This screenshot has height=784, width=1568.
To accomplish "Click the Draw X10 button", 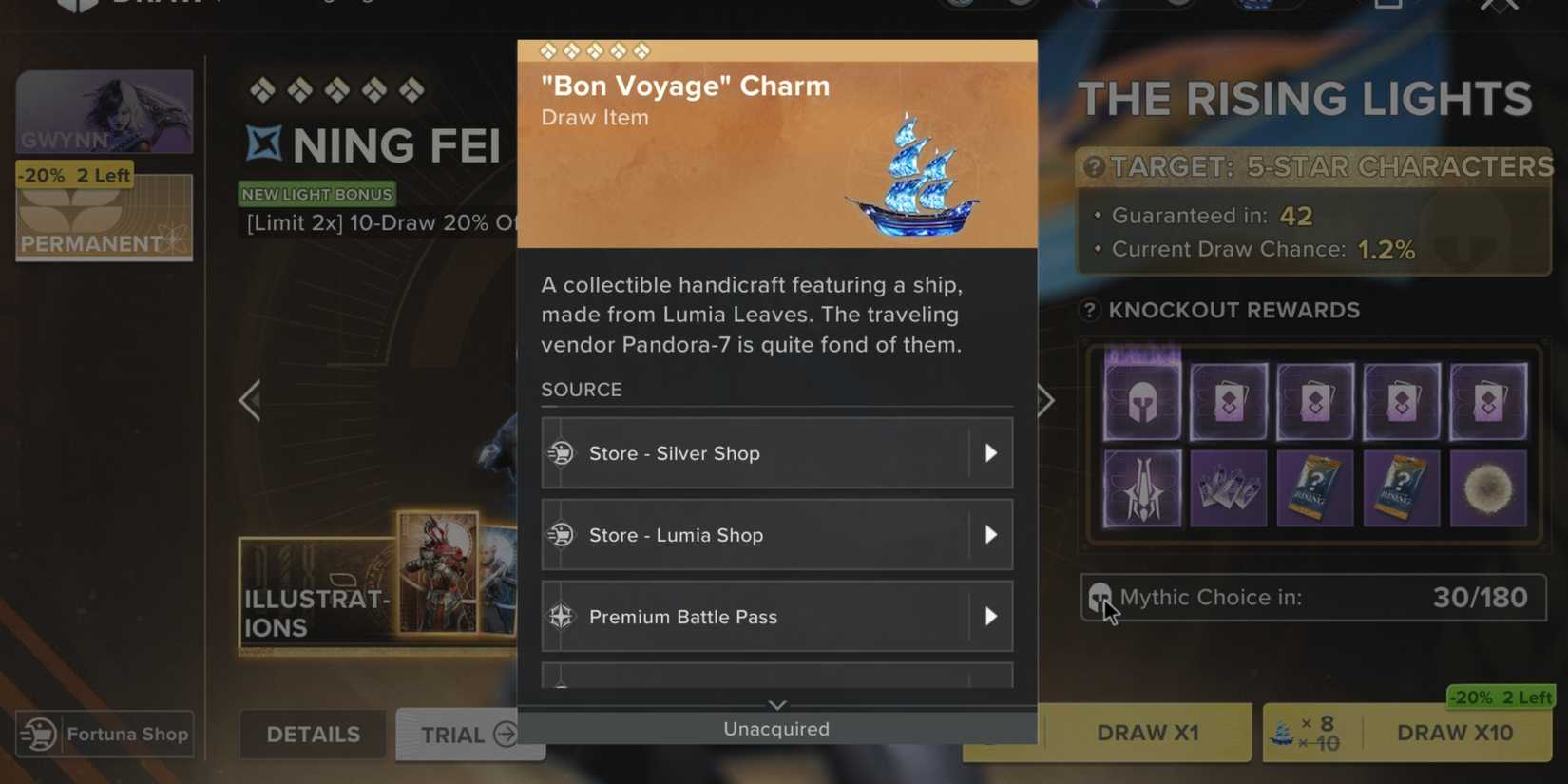I will [1456, 732].
